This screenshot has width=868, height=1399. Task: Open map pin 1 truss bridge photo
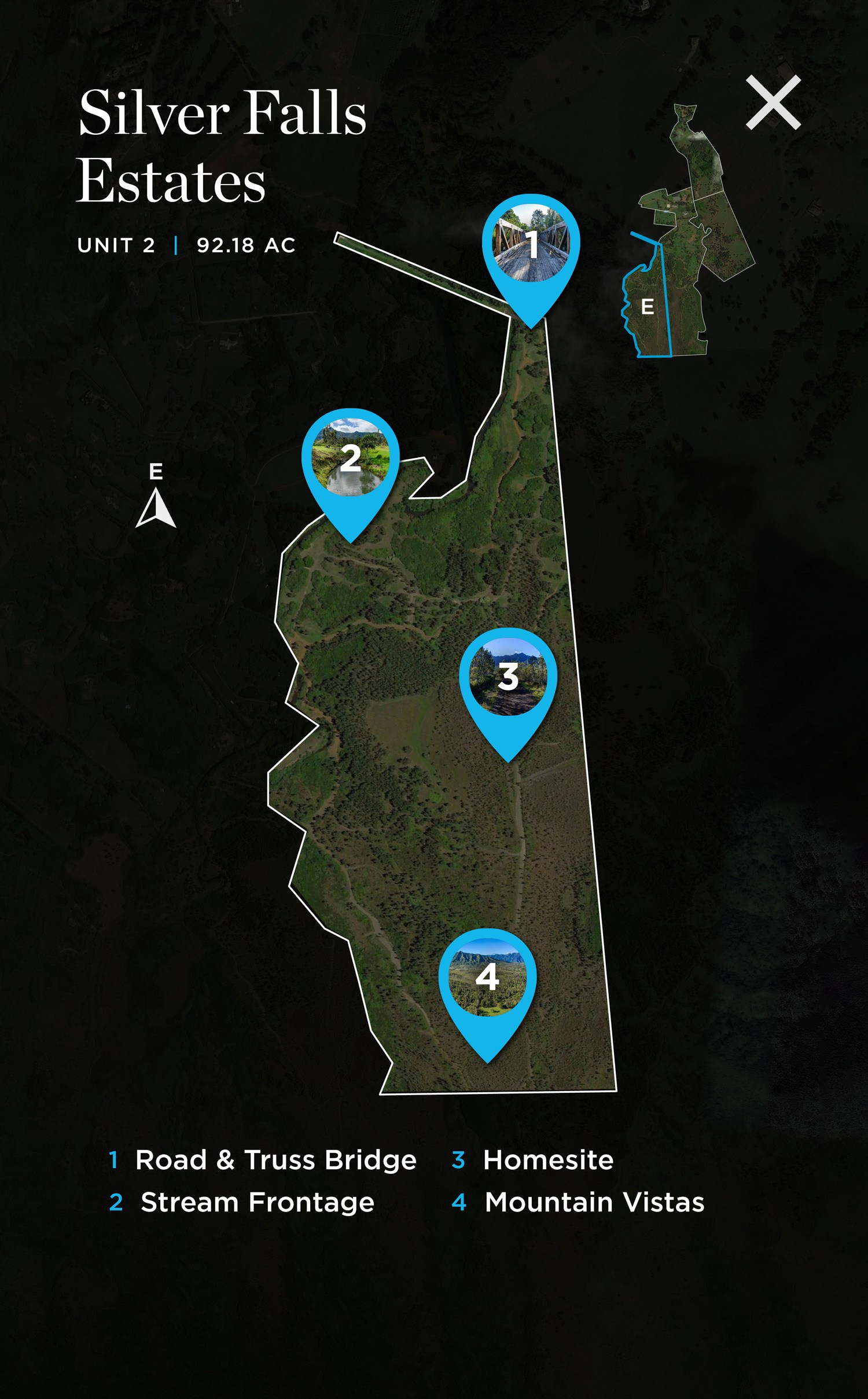click(x=531, y=244)
